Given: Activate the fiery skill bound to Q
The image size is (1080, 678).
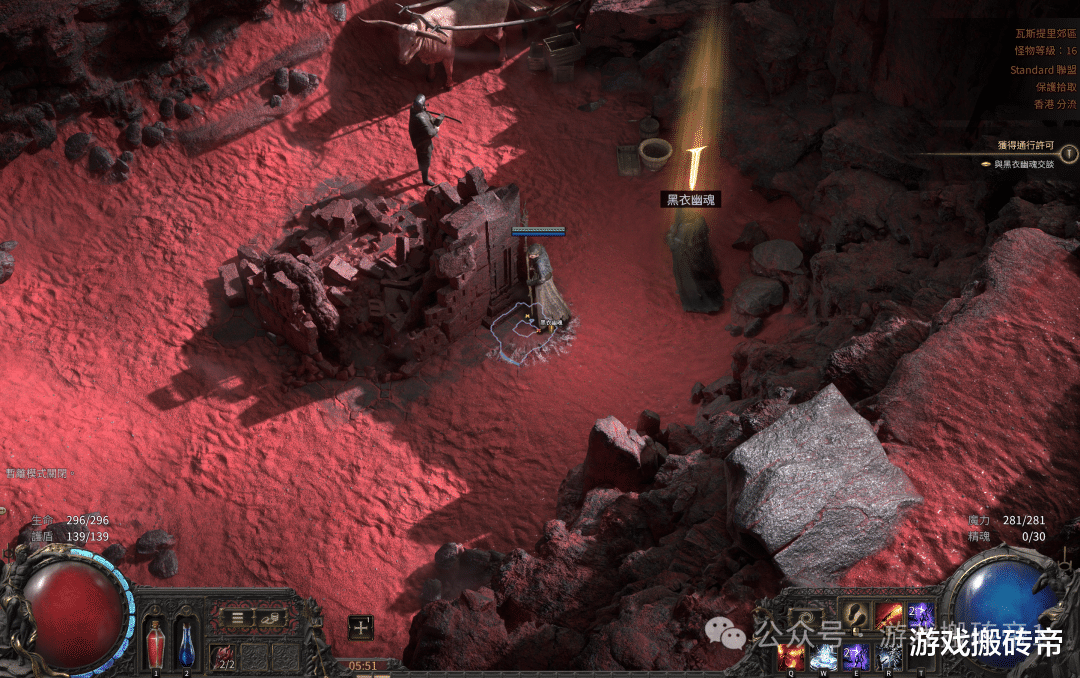Looking at the screenshot, I should tap(792, 656).
